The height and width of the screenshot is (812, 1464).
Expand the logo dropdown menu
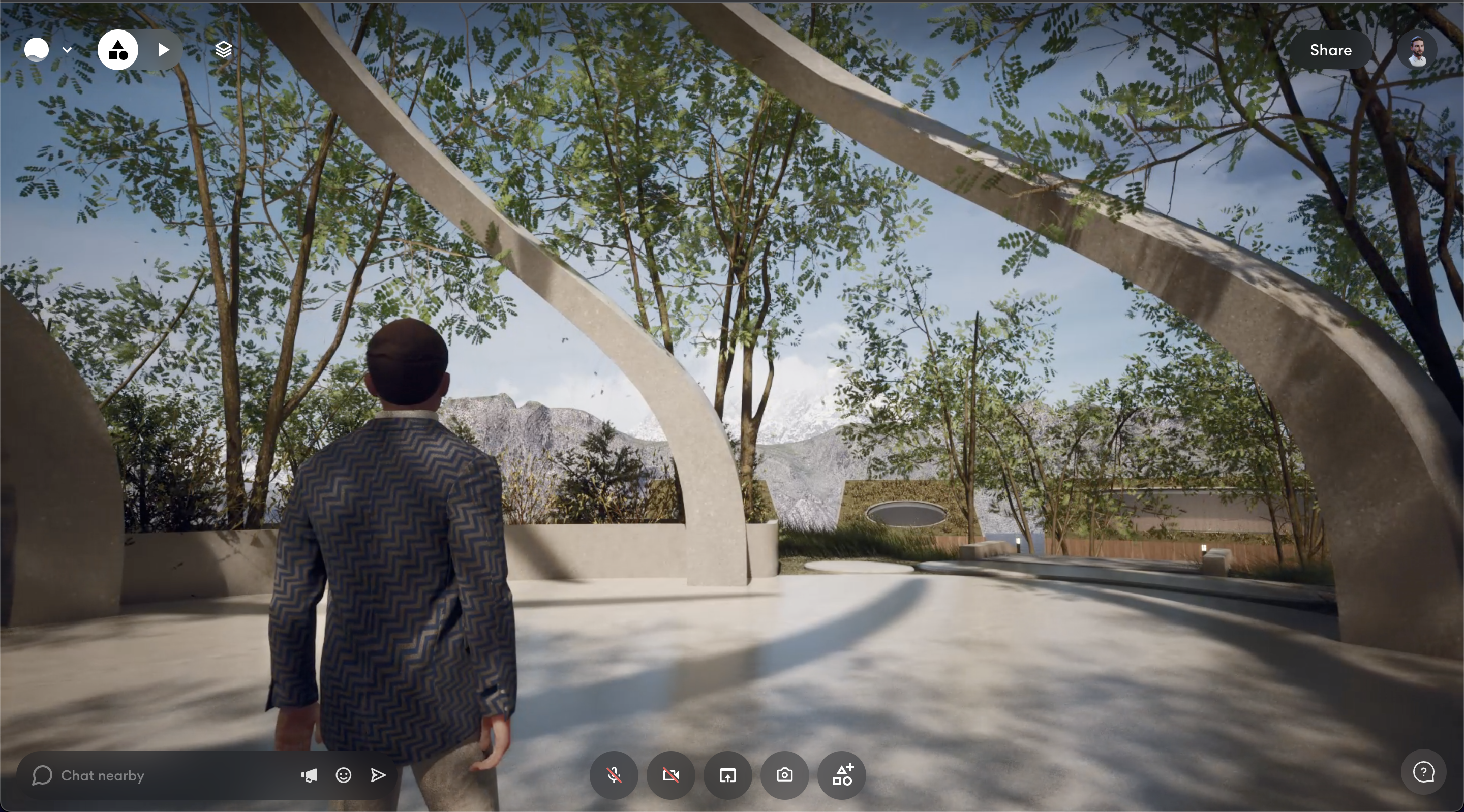[67, 50]
